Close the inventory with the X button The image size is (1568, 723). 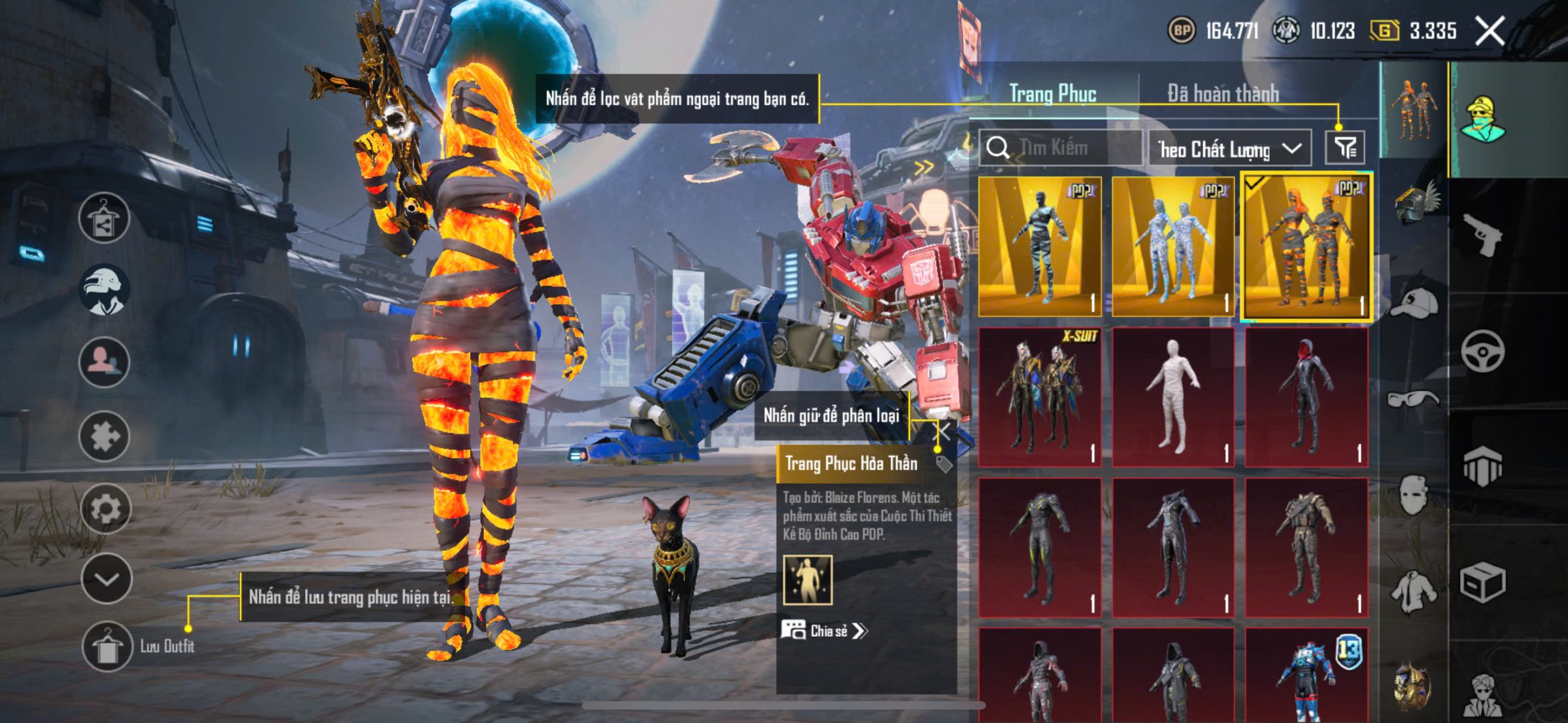[1490, 31]
